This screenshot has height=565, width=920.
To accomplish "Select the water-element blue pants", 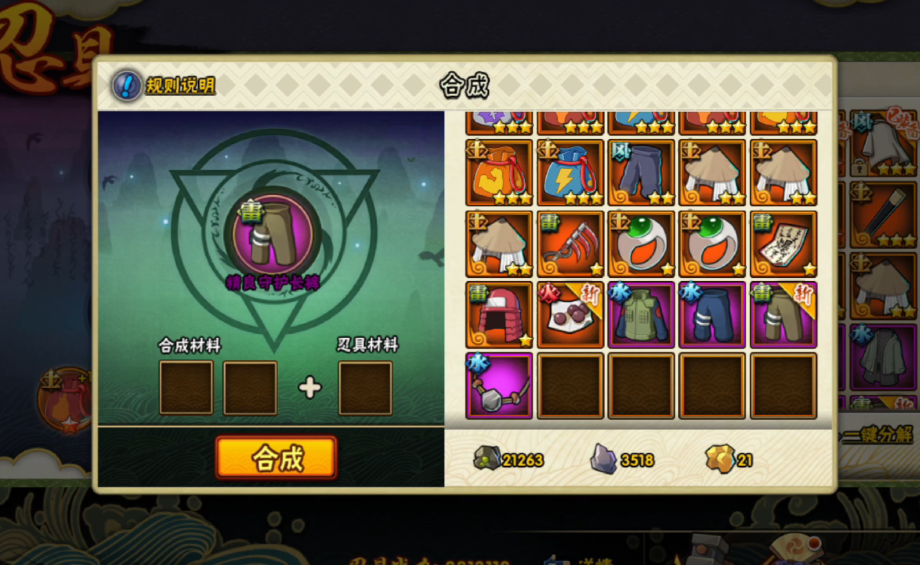I will [712, 315].
